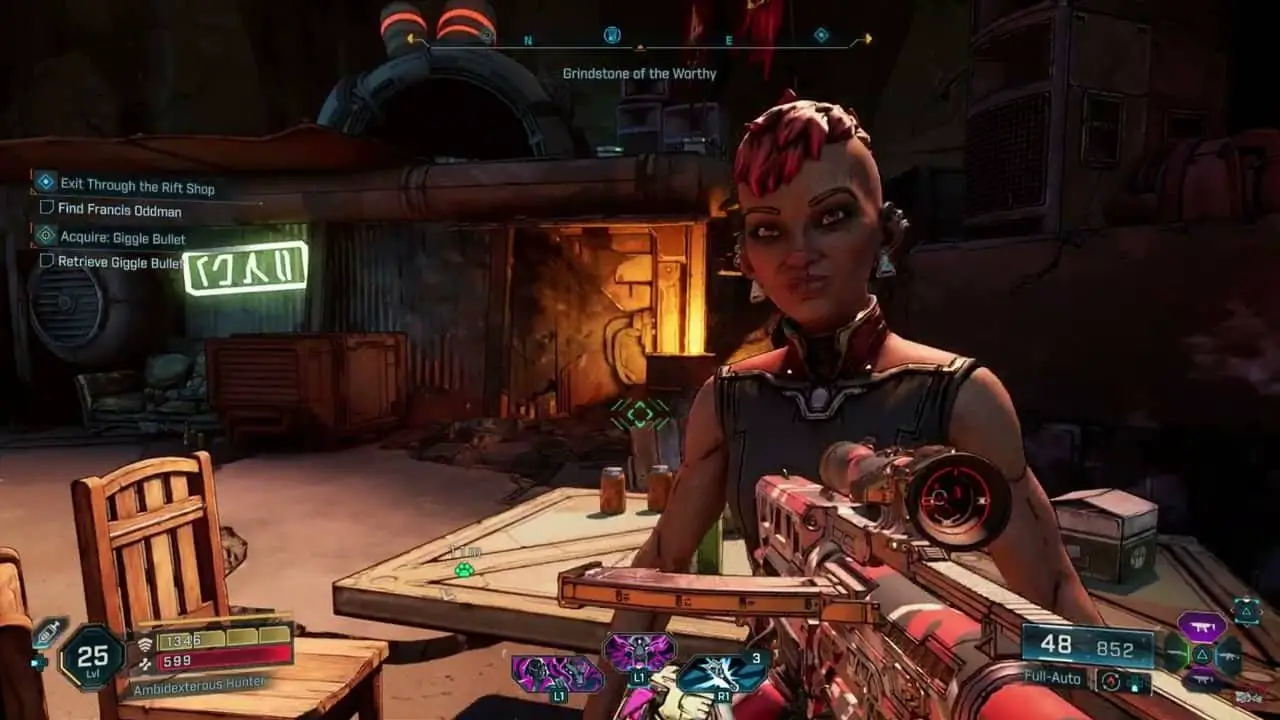Select the Retrieve Giggle Bullet objective

(x=119, y=262)
